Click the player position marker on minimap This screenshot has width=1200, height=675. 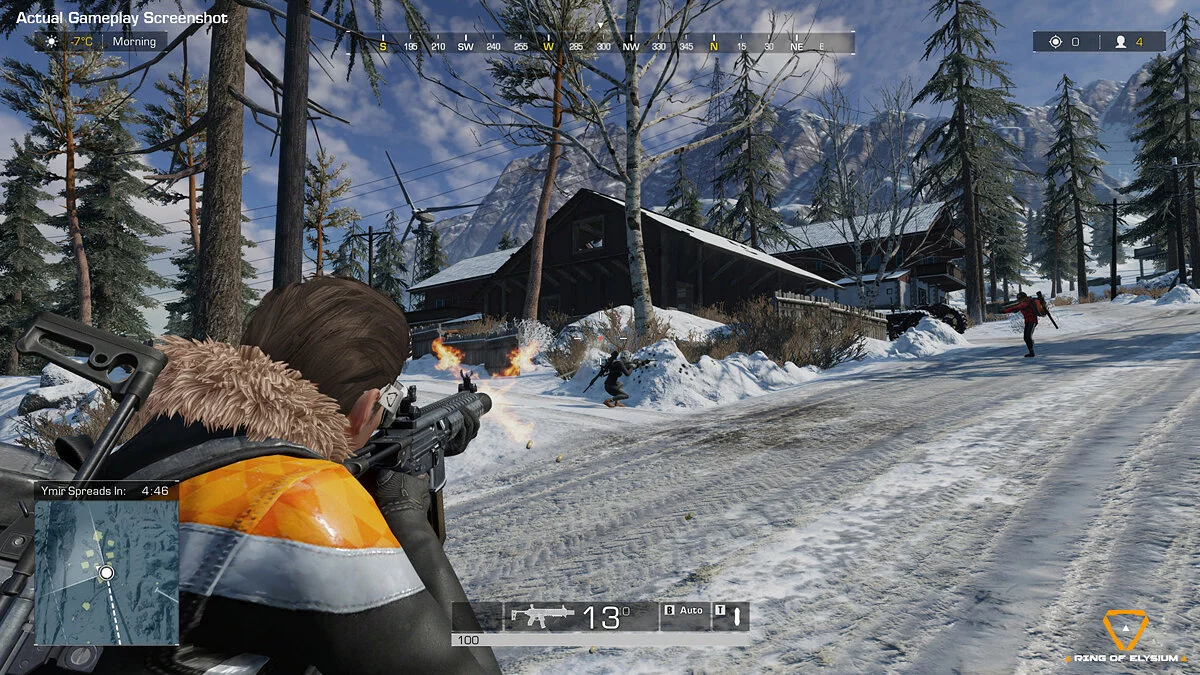click(106, 573)
